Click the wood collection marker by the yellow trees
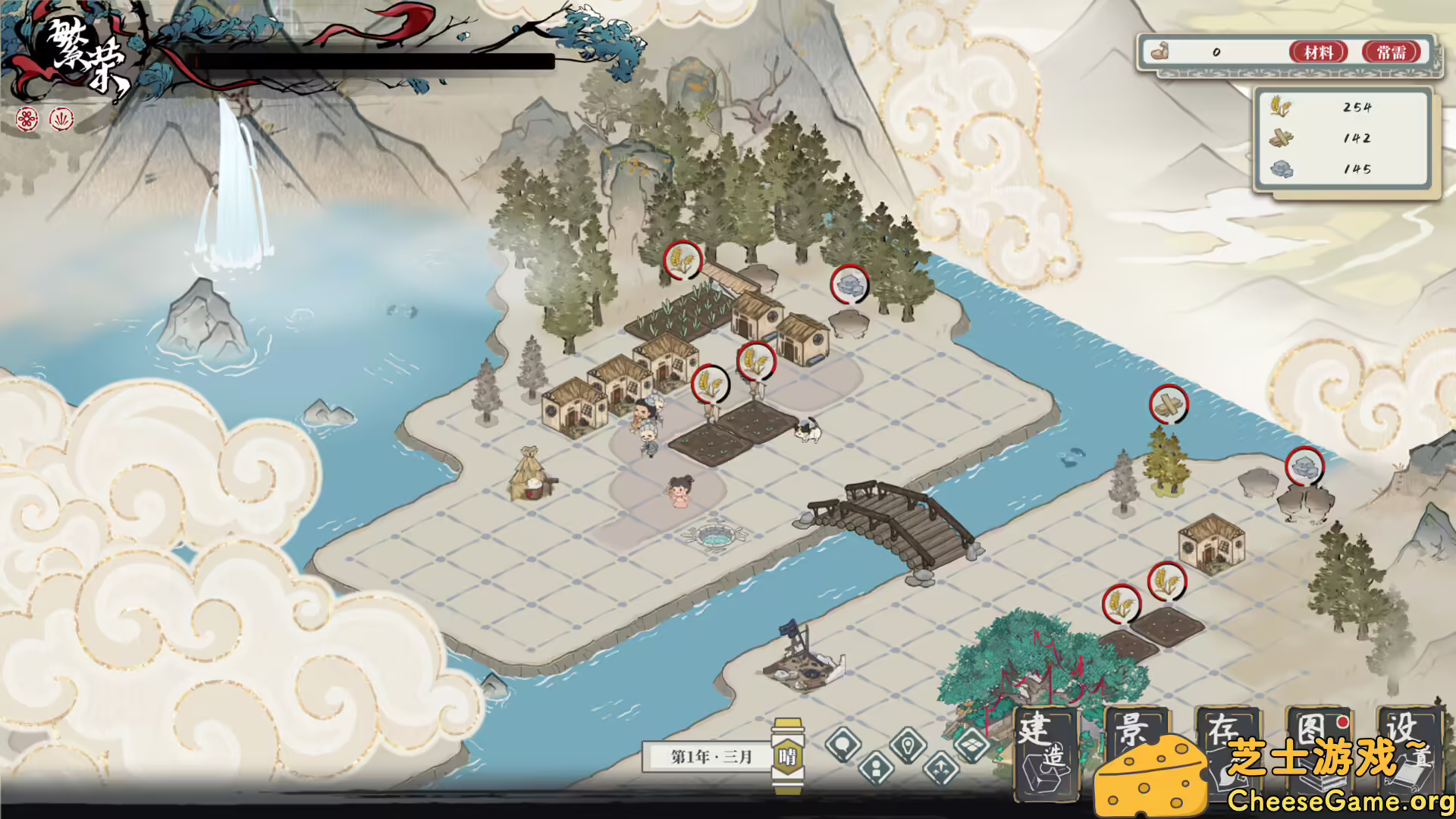This screenshot has height=819, width=1456. coord(1169,404)
